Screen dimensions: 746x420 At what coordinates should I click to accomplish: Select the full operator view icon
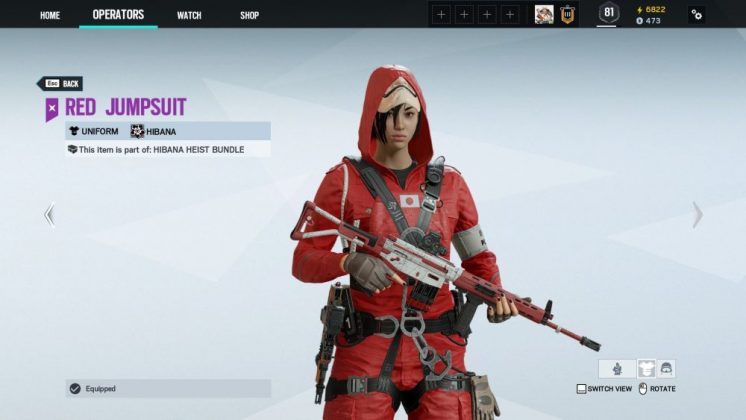[x=617, y=368]
